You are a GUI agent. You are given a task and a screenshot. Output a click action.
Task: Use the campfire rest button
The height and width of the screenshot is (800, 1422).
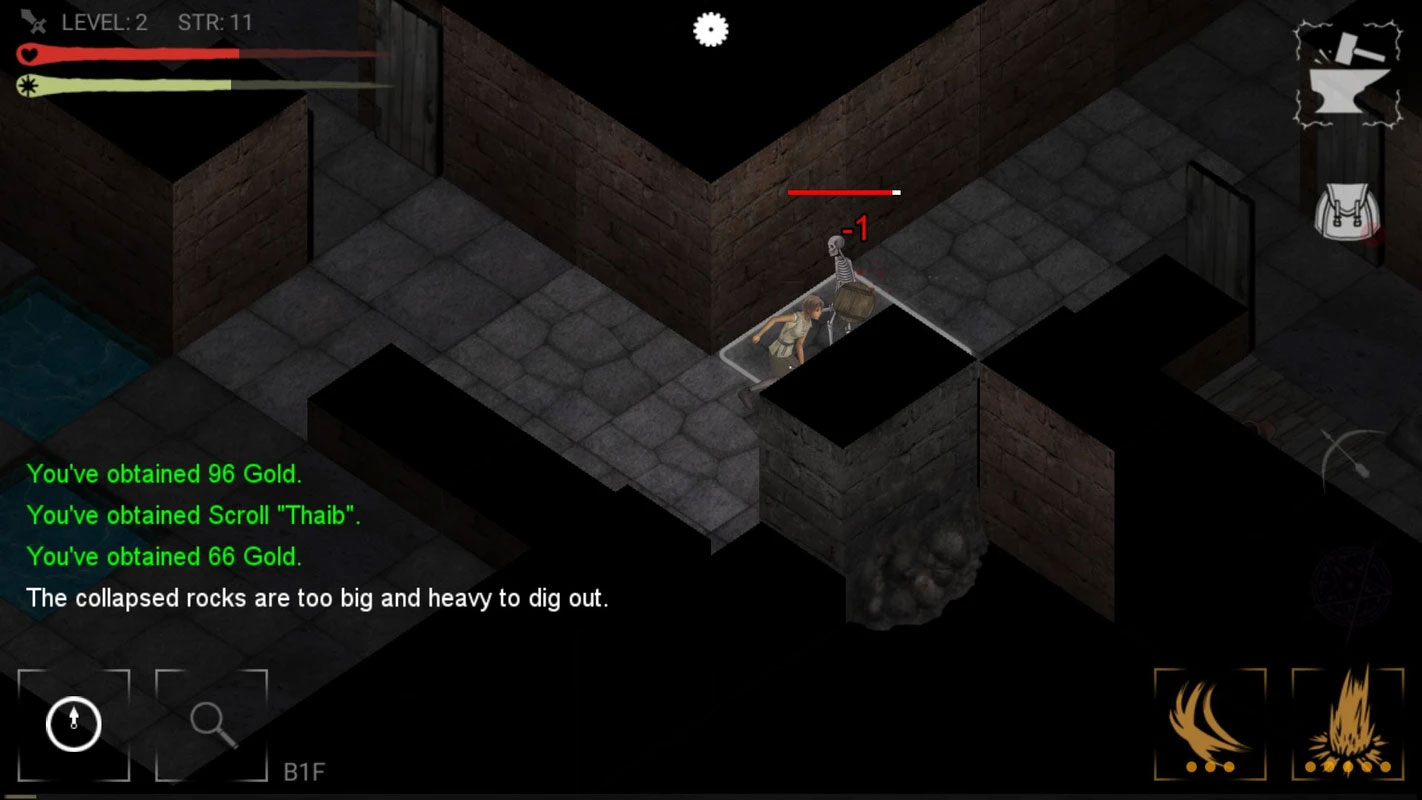point(1347,724)
